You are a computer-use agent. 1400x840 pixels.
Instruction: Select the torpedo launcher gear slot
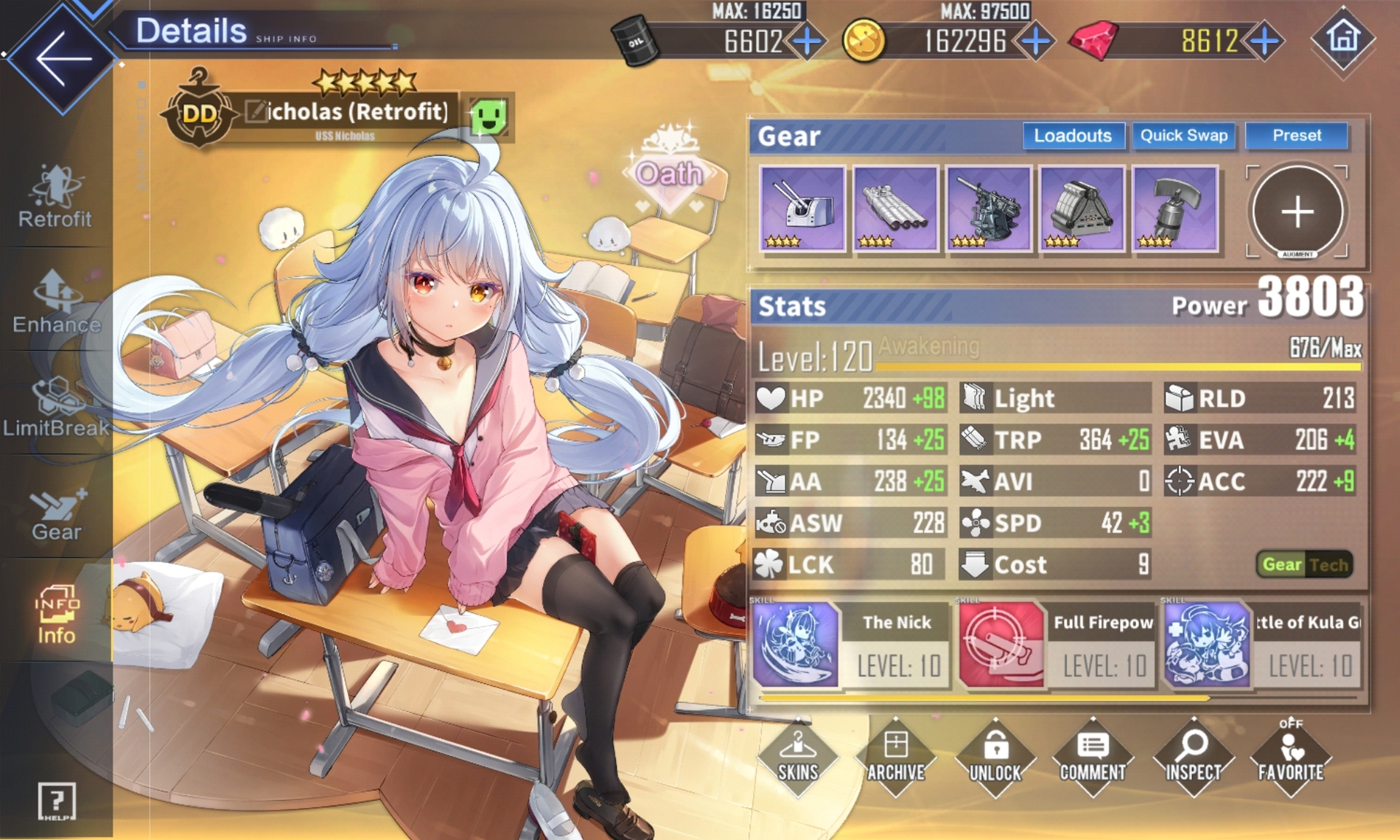[x=895, y=209]
